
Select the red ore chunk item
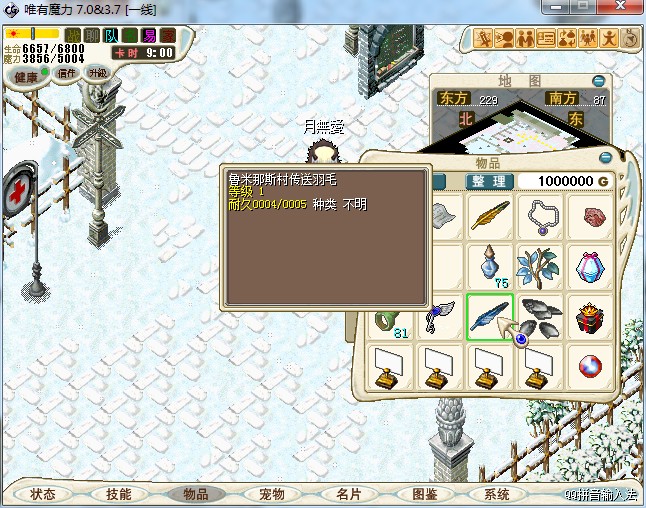(x=592, y=215)
